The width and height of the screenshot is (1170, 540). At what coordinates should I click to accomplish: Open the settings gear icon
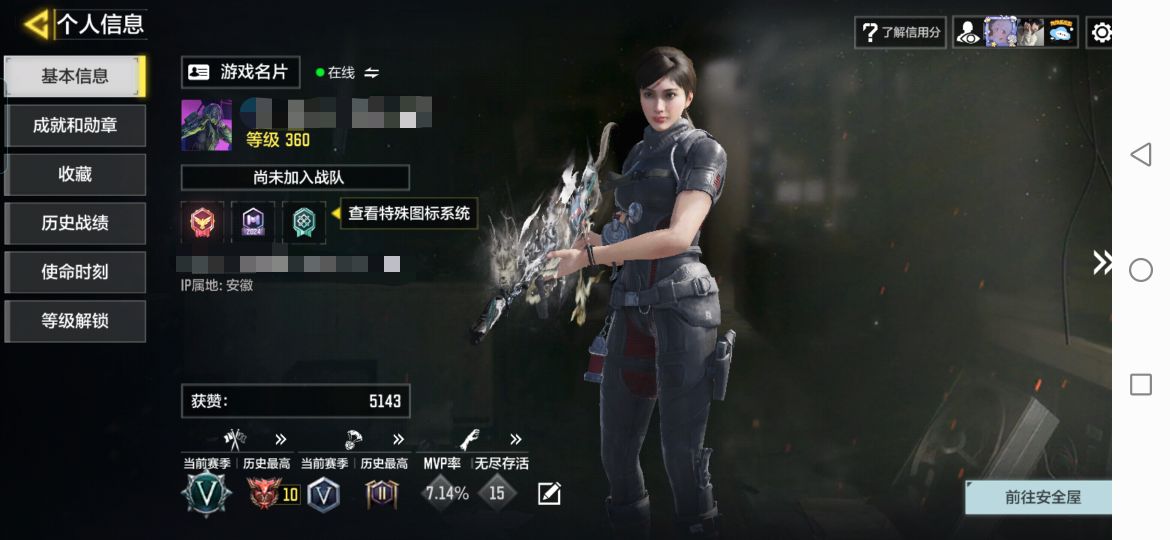[1101, 32]
